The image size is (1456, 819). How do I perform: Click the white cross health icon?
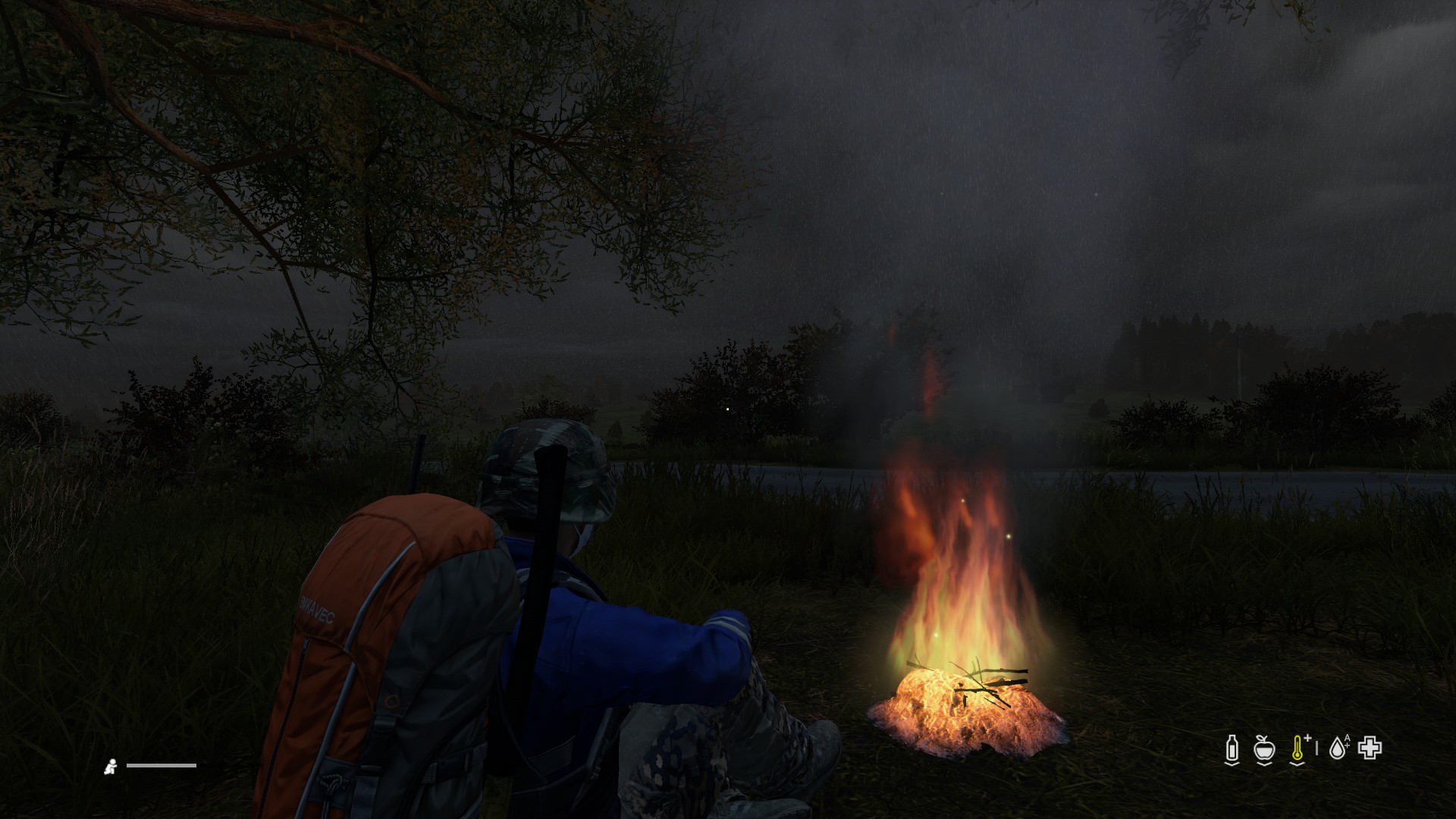1370,748
